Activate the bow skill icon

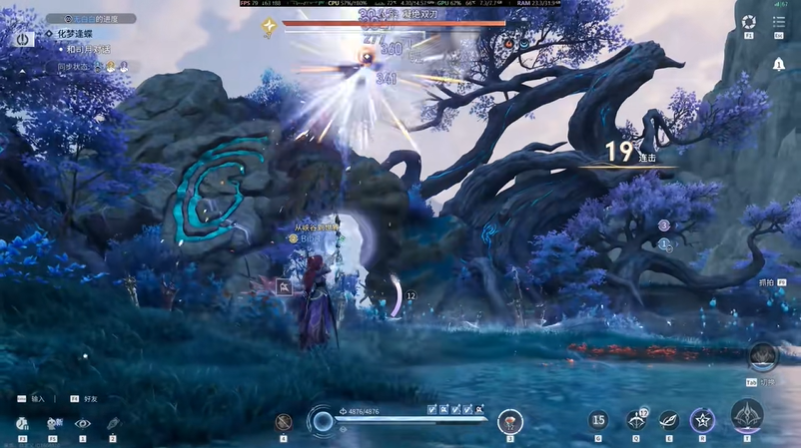[635, 421]
